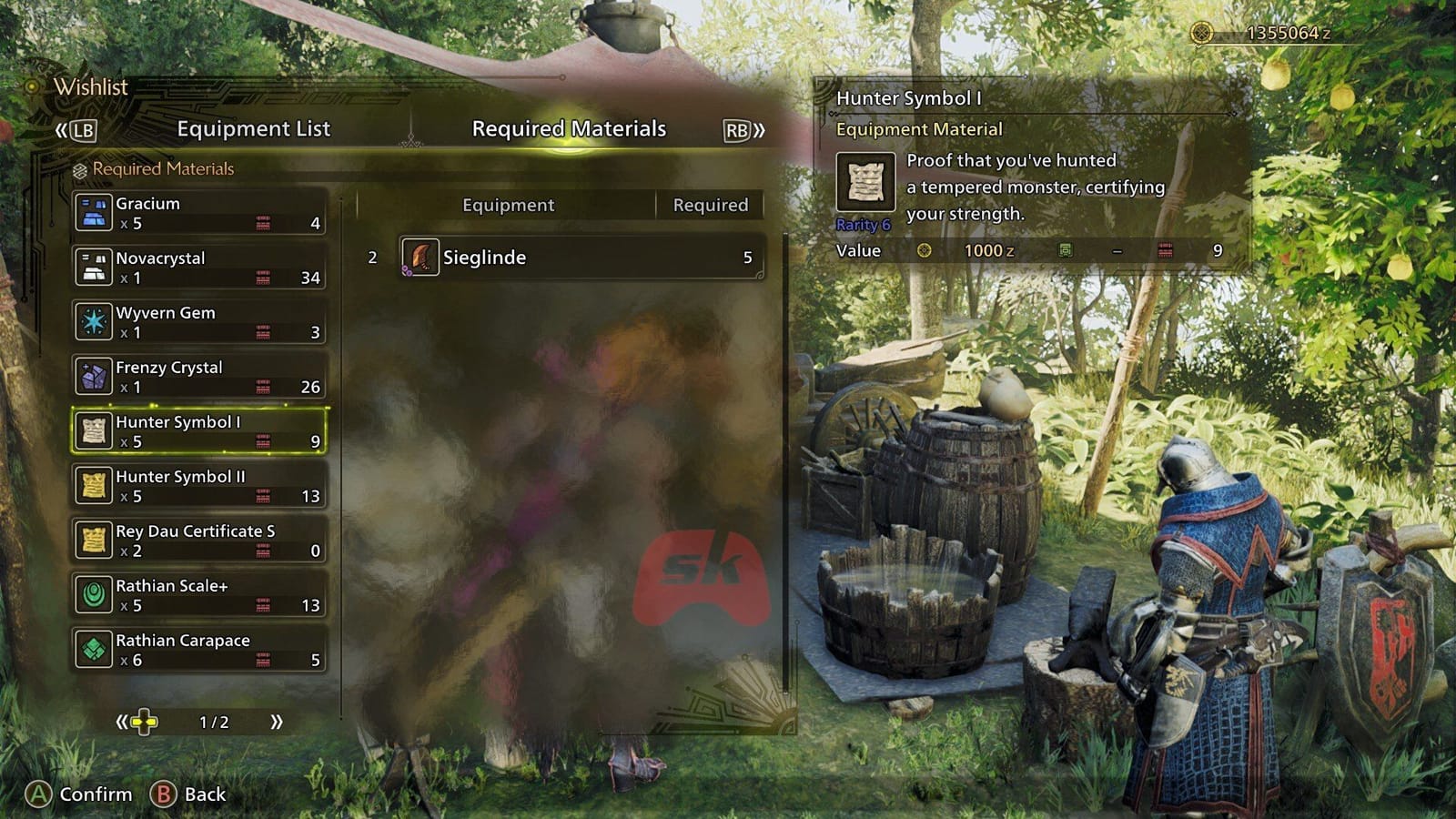This screenshot has height=819, width=1456.
Task: Click the Sieglinde weapon icon
Action: pyautogui.click(x=420, y=258)
